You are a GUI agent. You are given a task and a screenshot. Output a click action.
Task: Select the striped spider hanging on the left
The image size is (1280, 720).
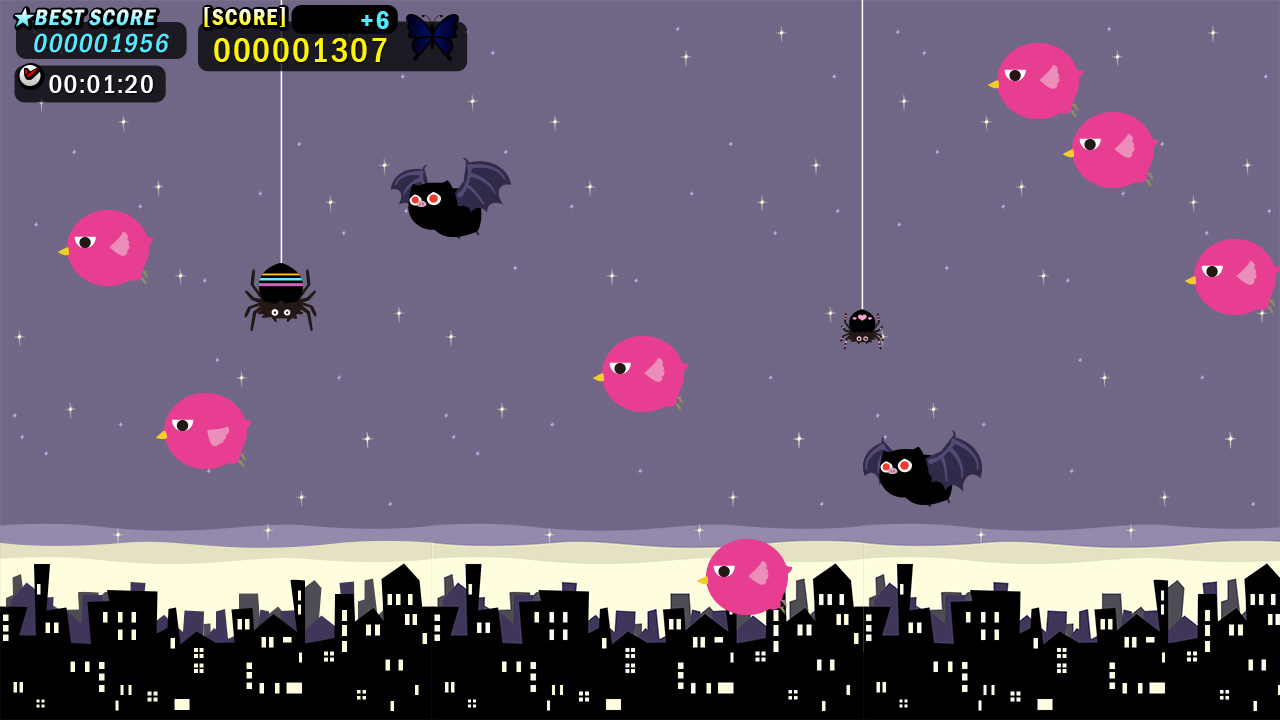[x=283, y=295]
